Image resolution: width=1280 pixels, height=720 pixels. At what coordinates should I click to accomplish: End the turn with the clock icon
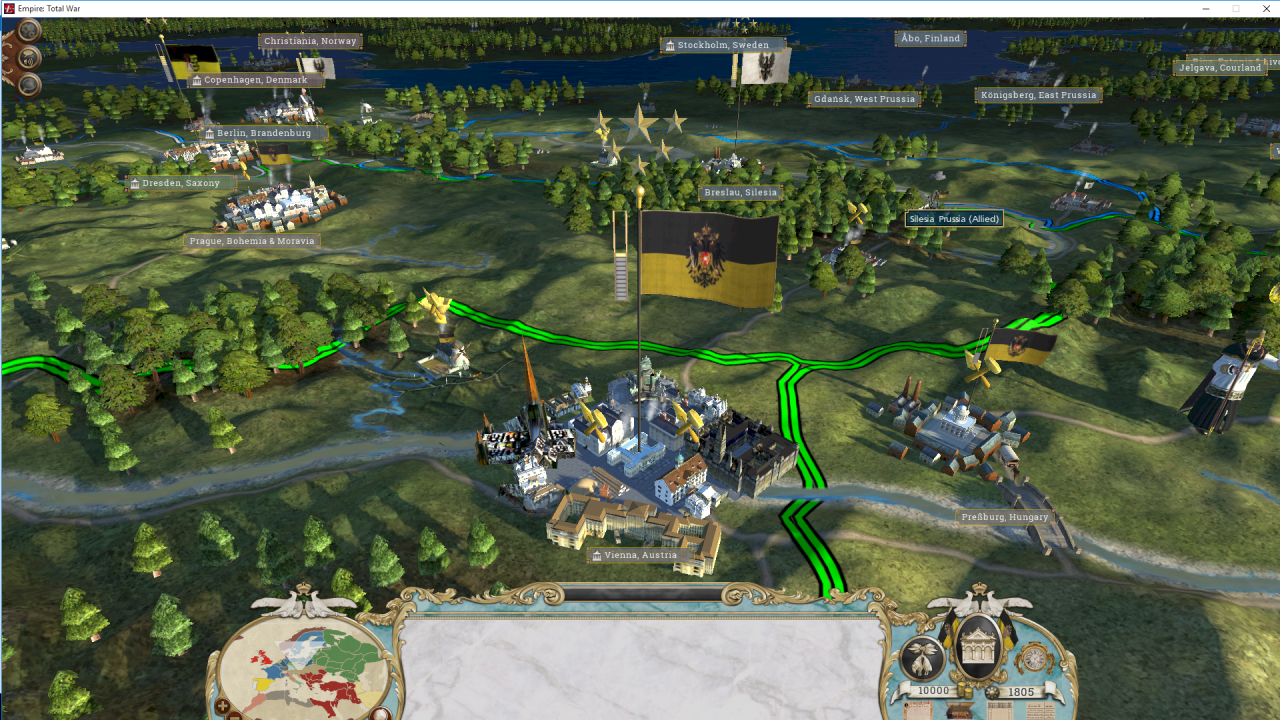click(1034, 658)
